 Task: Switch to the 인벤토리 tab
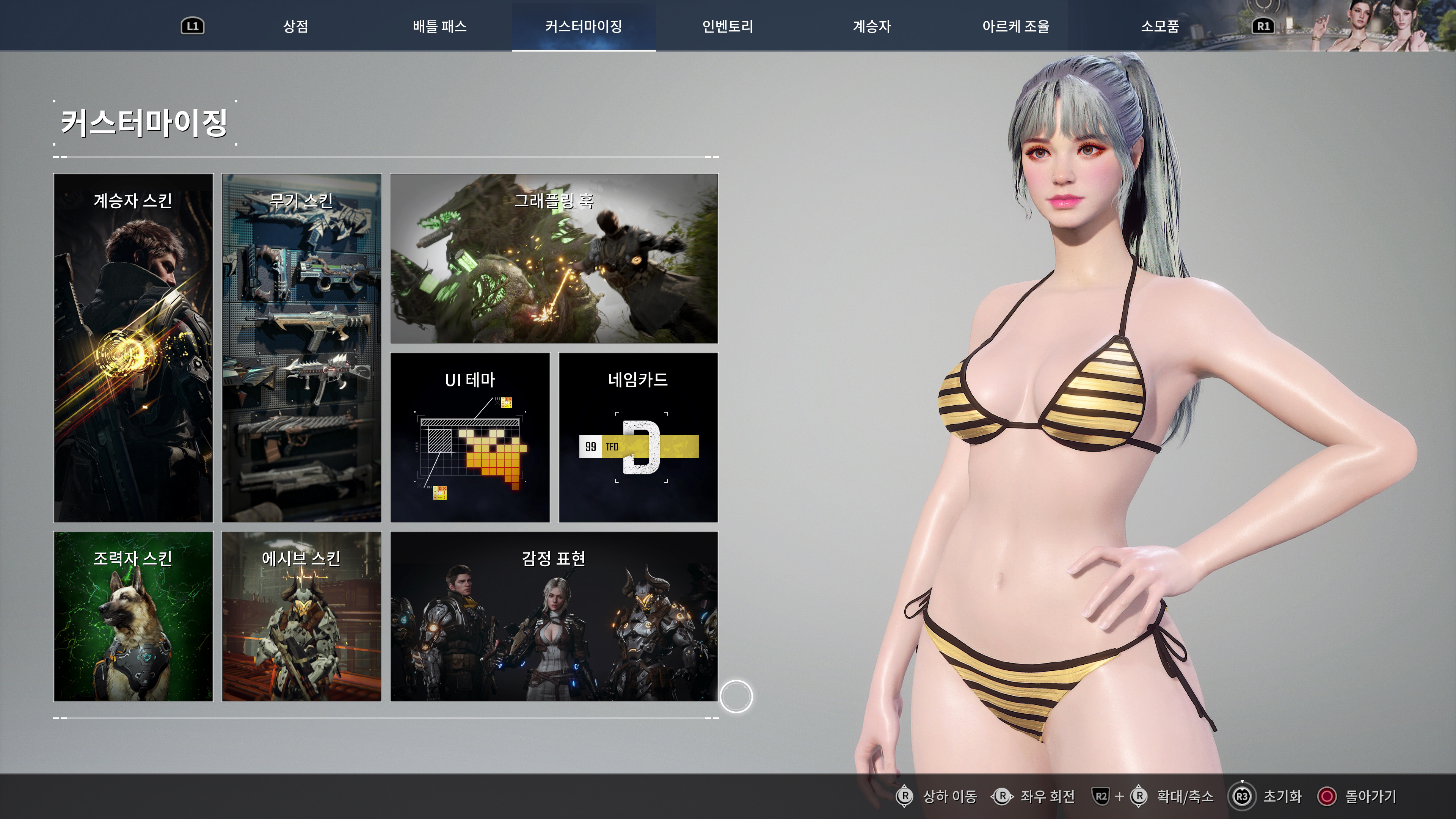[x=727, y=26]
